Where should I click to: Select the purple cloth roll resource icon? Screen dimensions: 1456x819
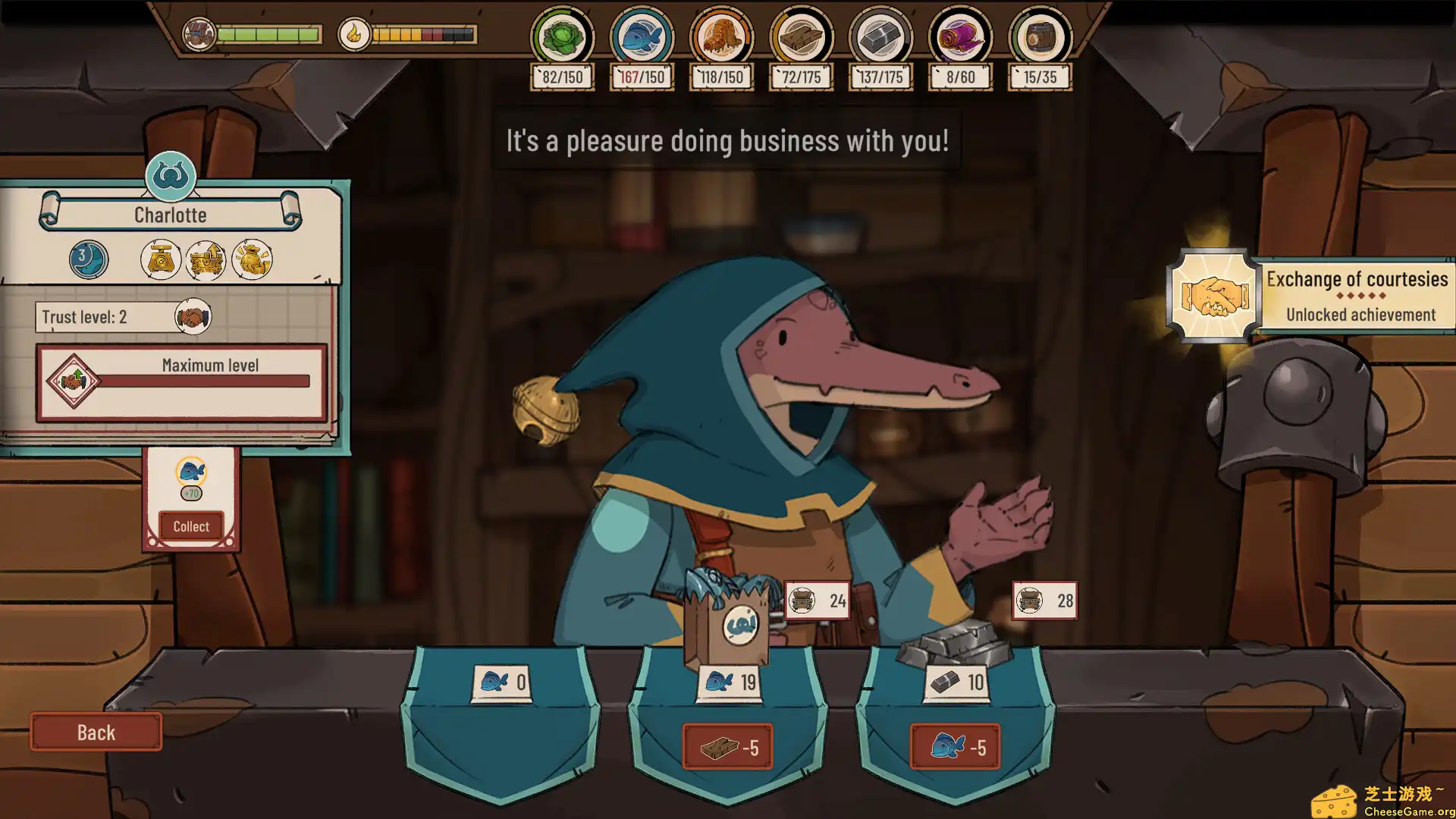click(x=960, y=36)
